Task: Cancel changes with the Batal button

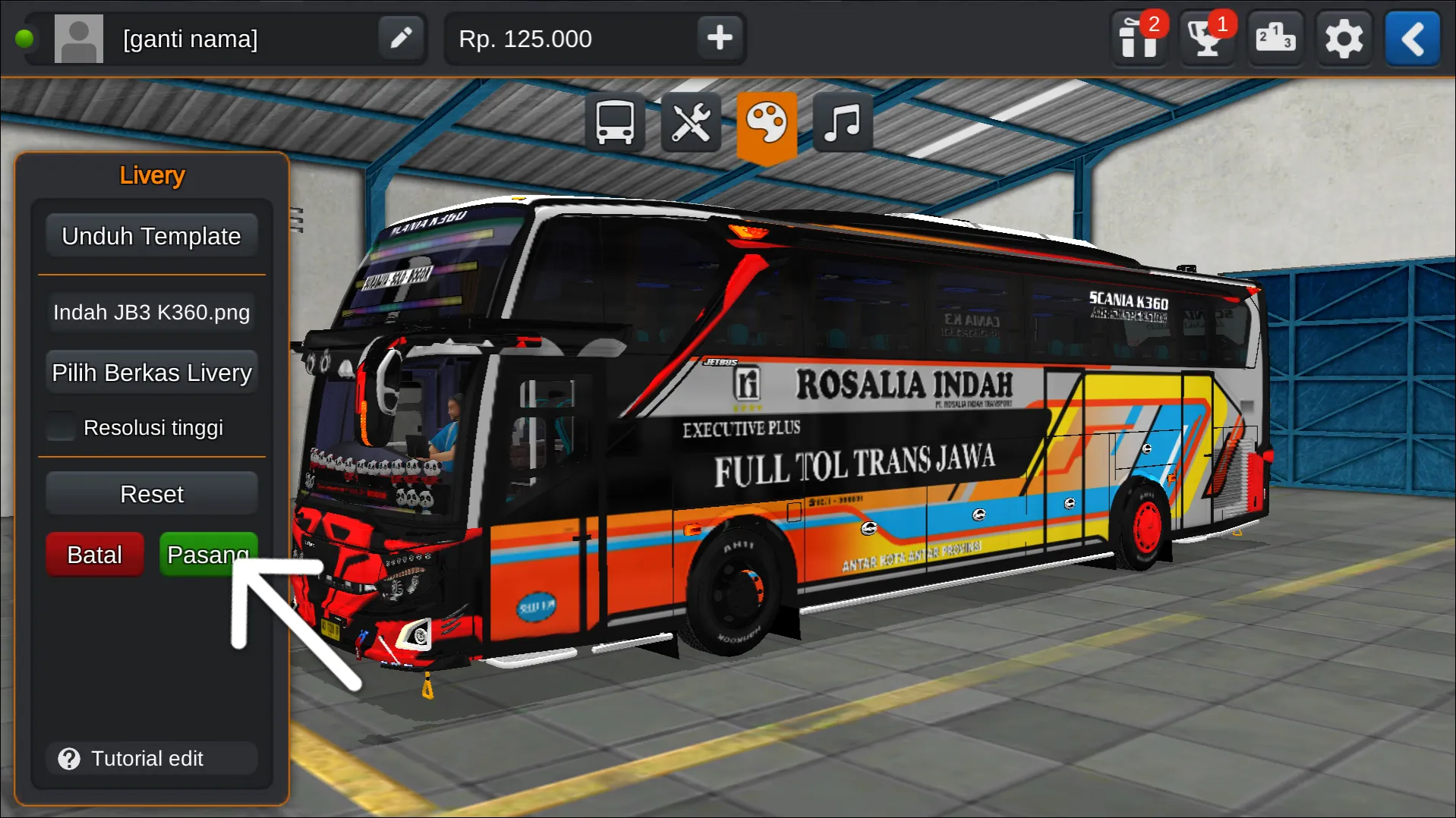Action: click(94, 554)
